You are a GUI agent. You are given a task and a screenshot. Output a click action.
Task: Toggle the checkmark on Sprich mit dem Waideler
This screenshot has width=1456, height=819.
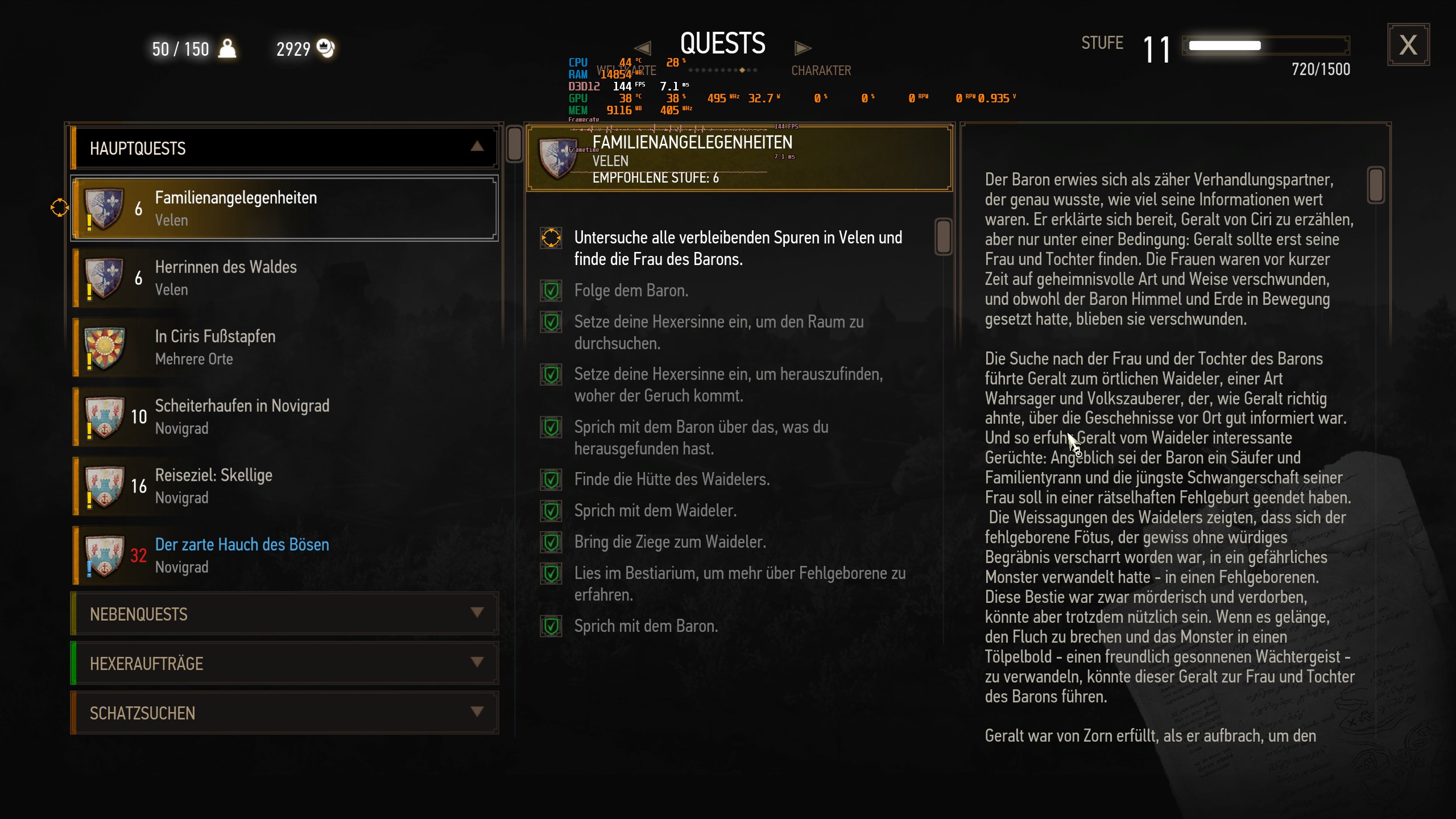pyautogui.click(x=551, y=510)
